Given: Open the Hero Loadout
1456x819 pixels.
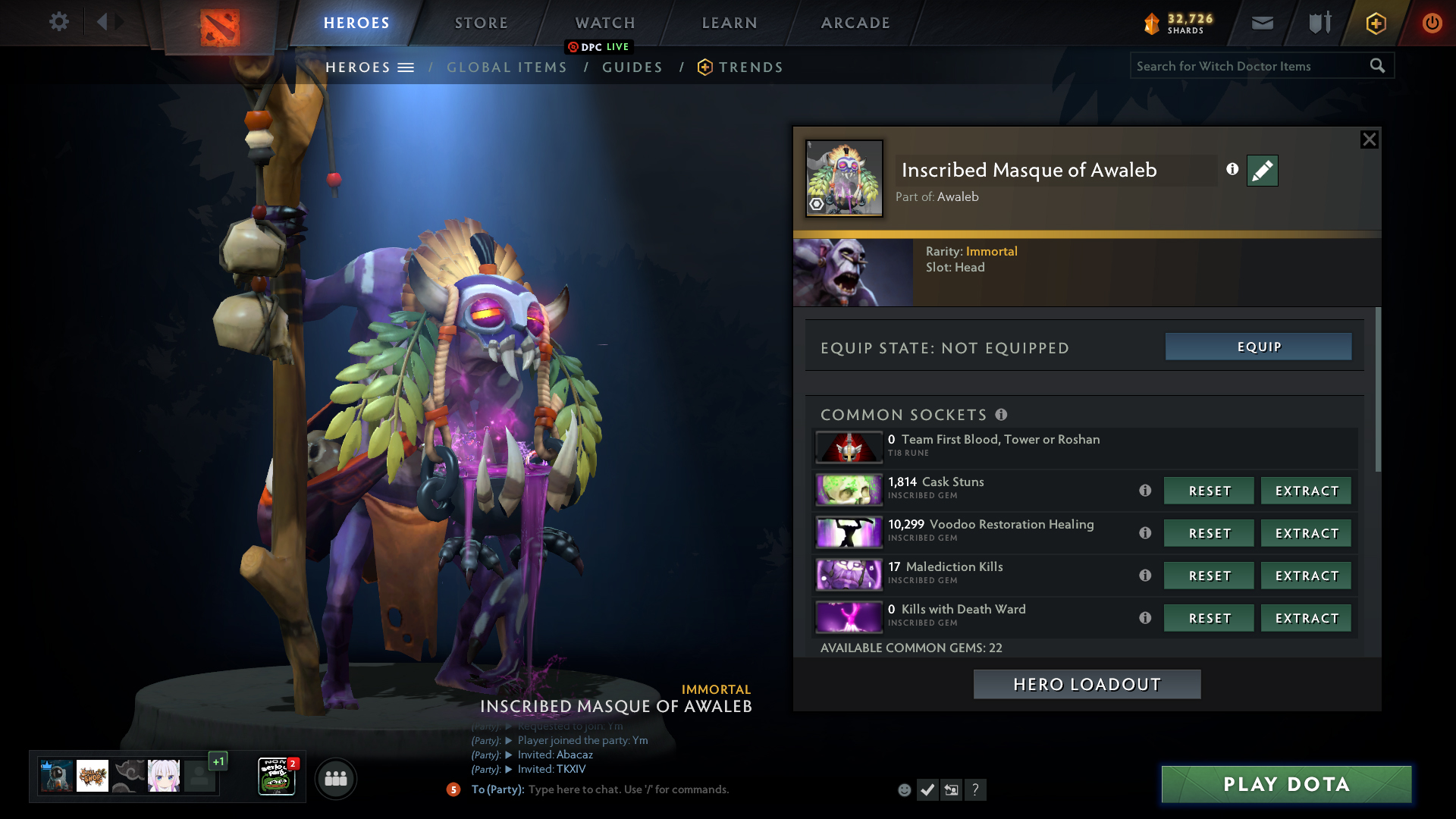Looking at the screenshot, I should pos(1087,684).
